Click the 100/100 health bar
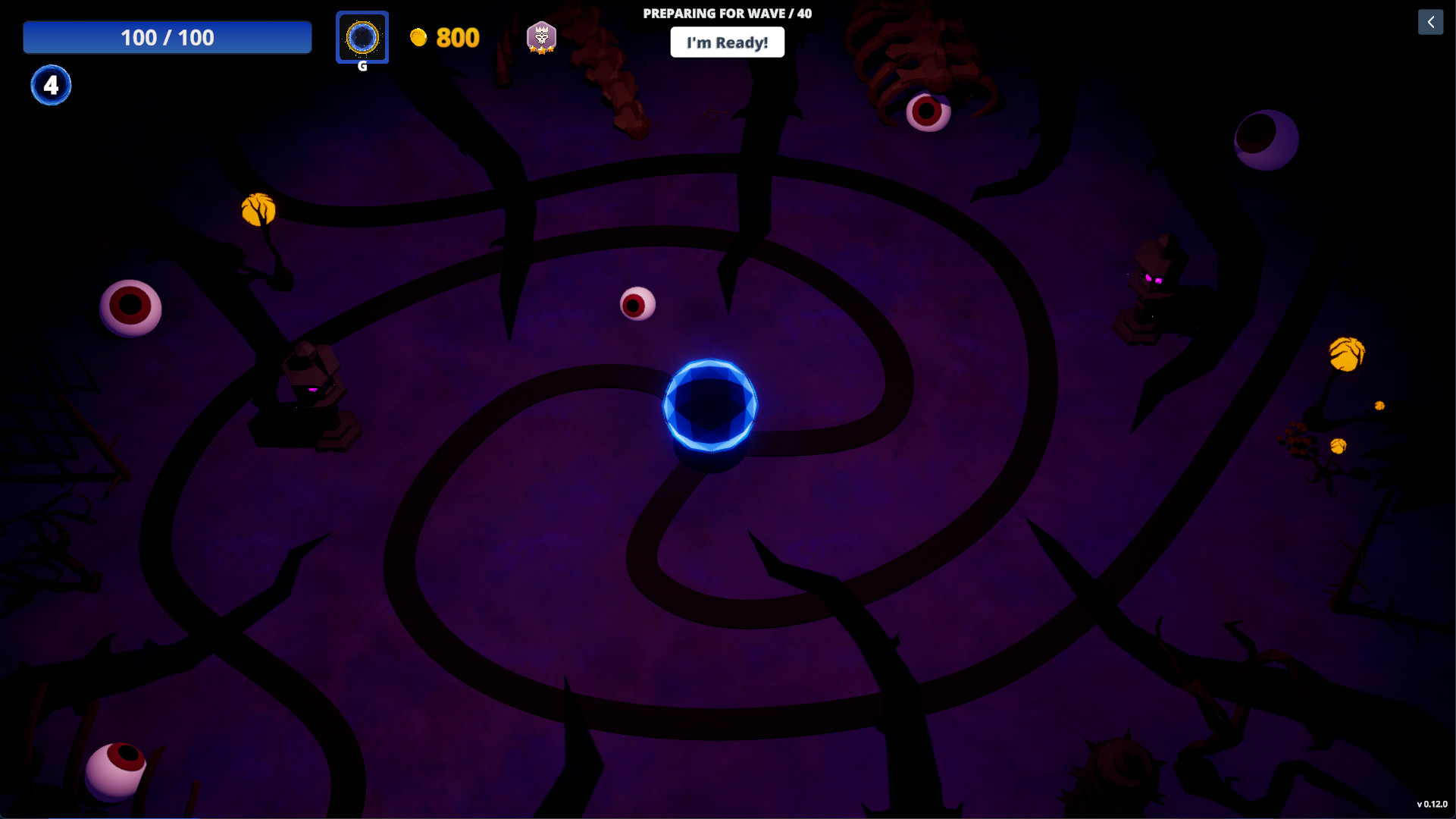The height and width of the screenshot is (819, 1456). pos(167,36)
